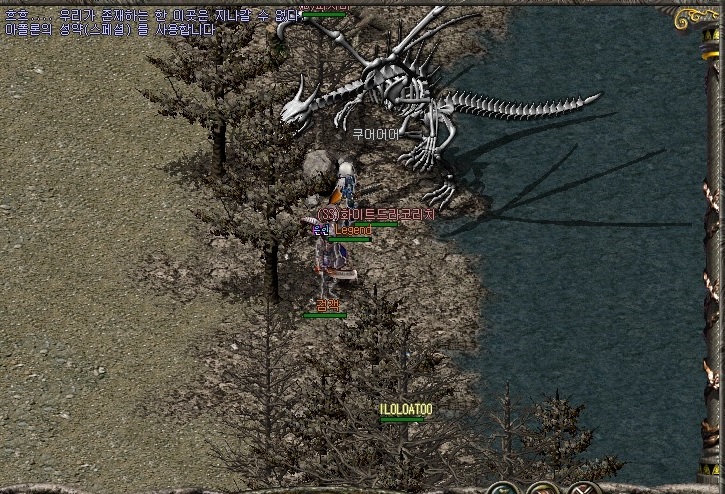The width and height of the screenshot is (725, 494).
Task: Select the crossed-lines round button
Action: (583, 490)
